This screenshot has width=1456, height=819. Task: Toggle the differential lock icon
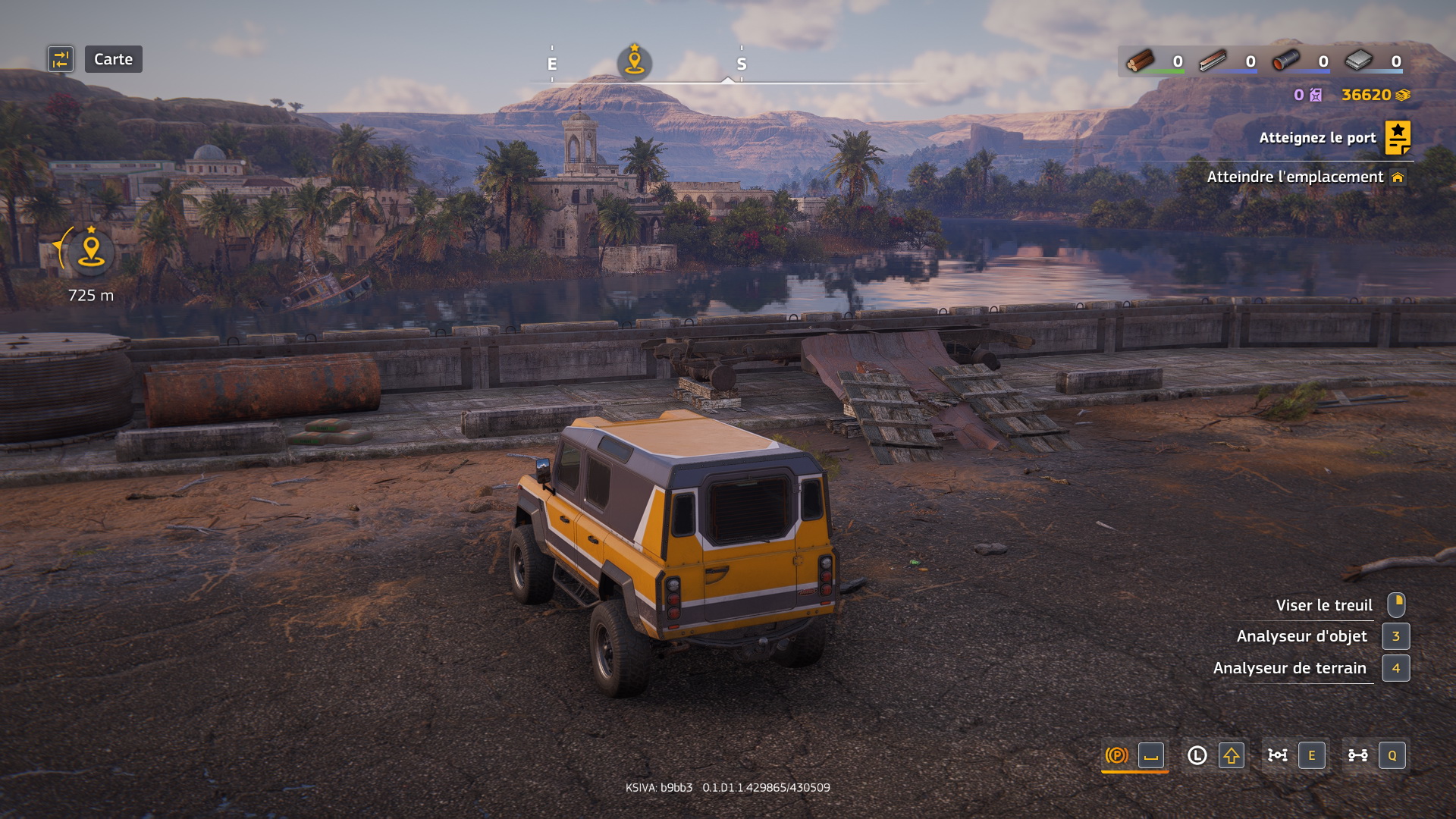[1357, 755]
